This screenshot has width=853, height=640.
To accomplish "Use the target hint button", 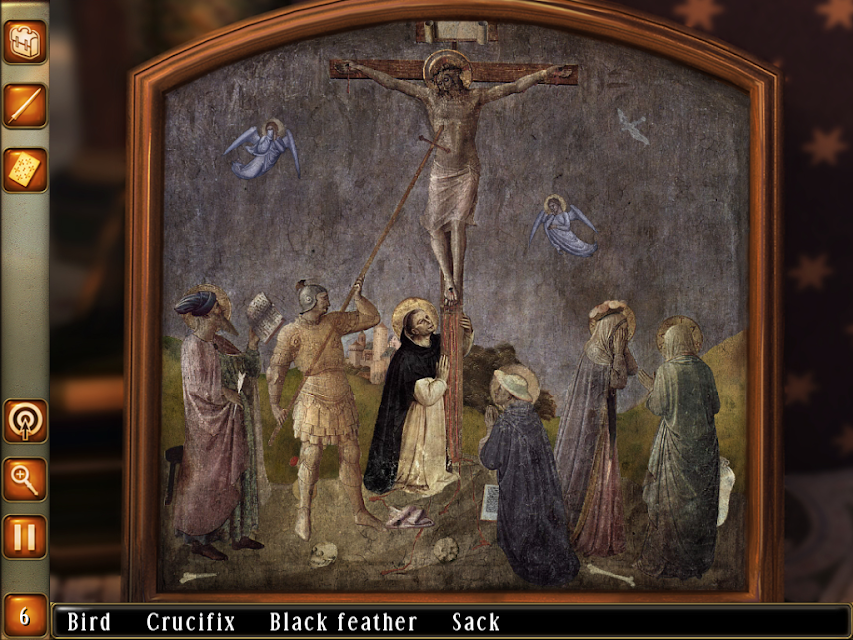I will pos(24,421).
